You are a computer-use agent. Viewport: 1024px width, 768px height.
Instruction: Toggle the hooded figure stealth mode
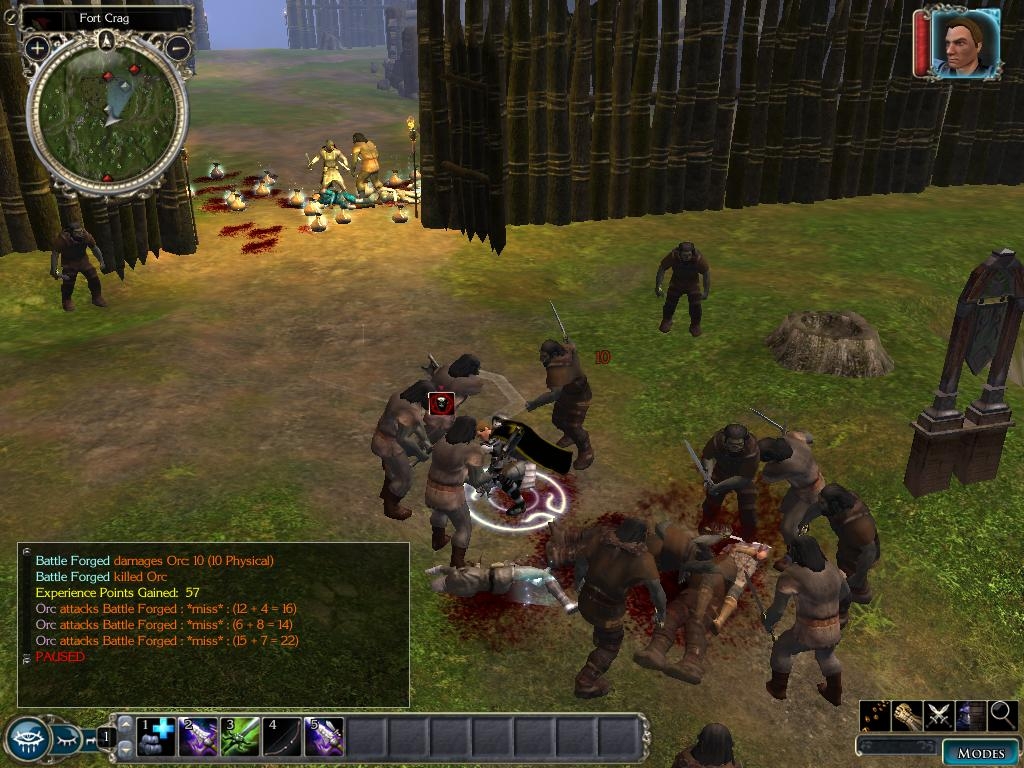pyautogui.click(x=970, y=715)
